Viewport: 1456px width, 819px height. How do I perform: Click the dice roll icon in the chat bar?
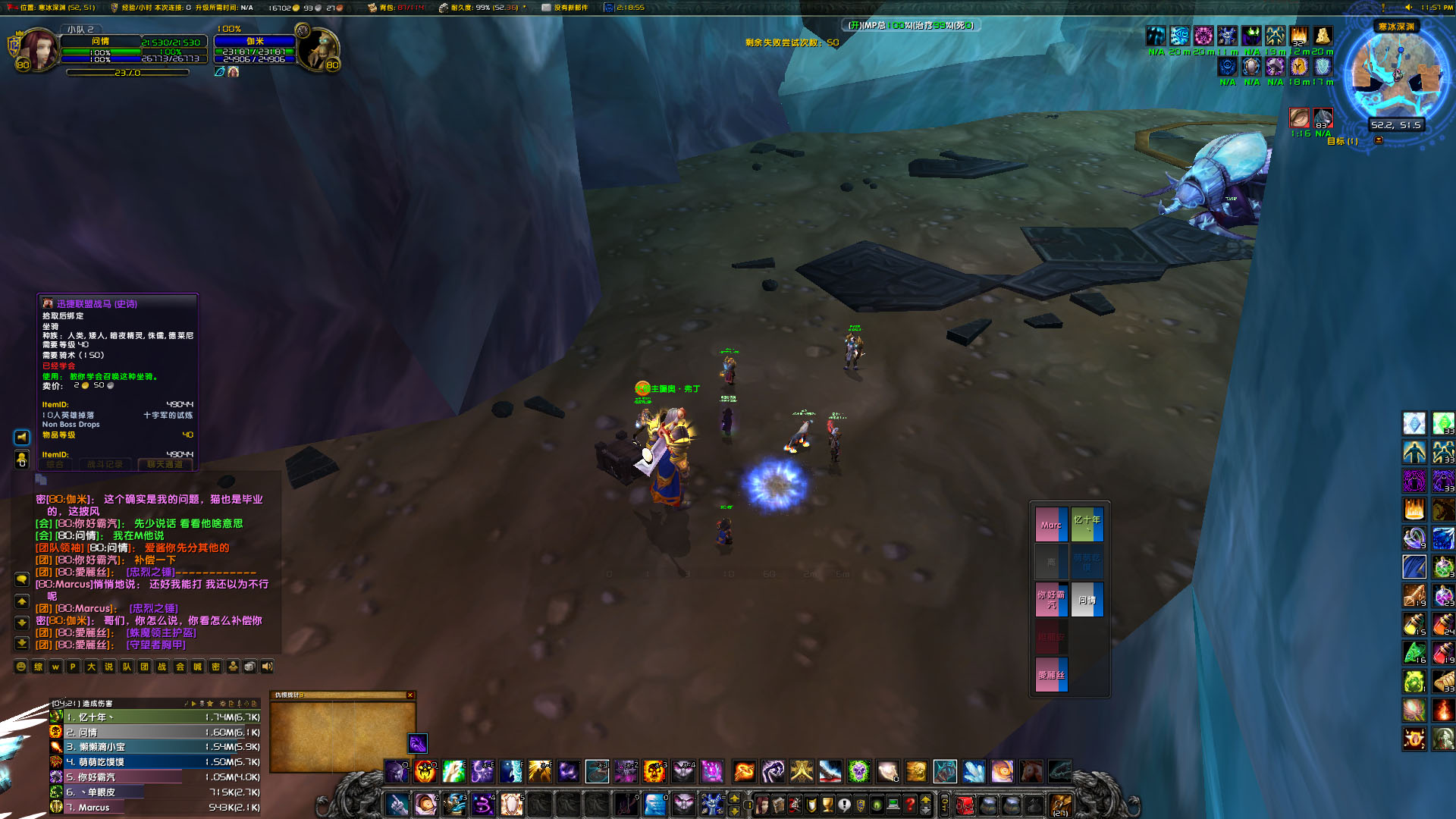point(250,666)
